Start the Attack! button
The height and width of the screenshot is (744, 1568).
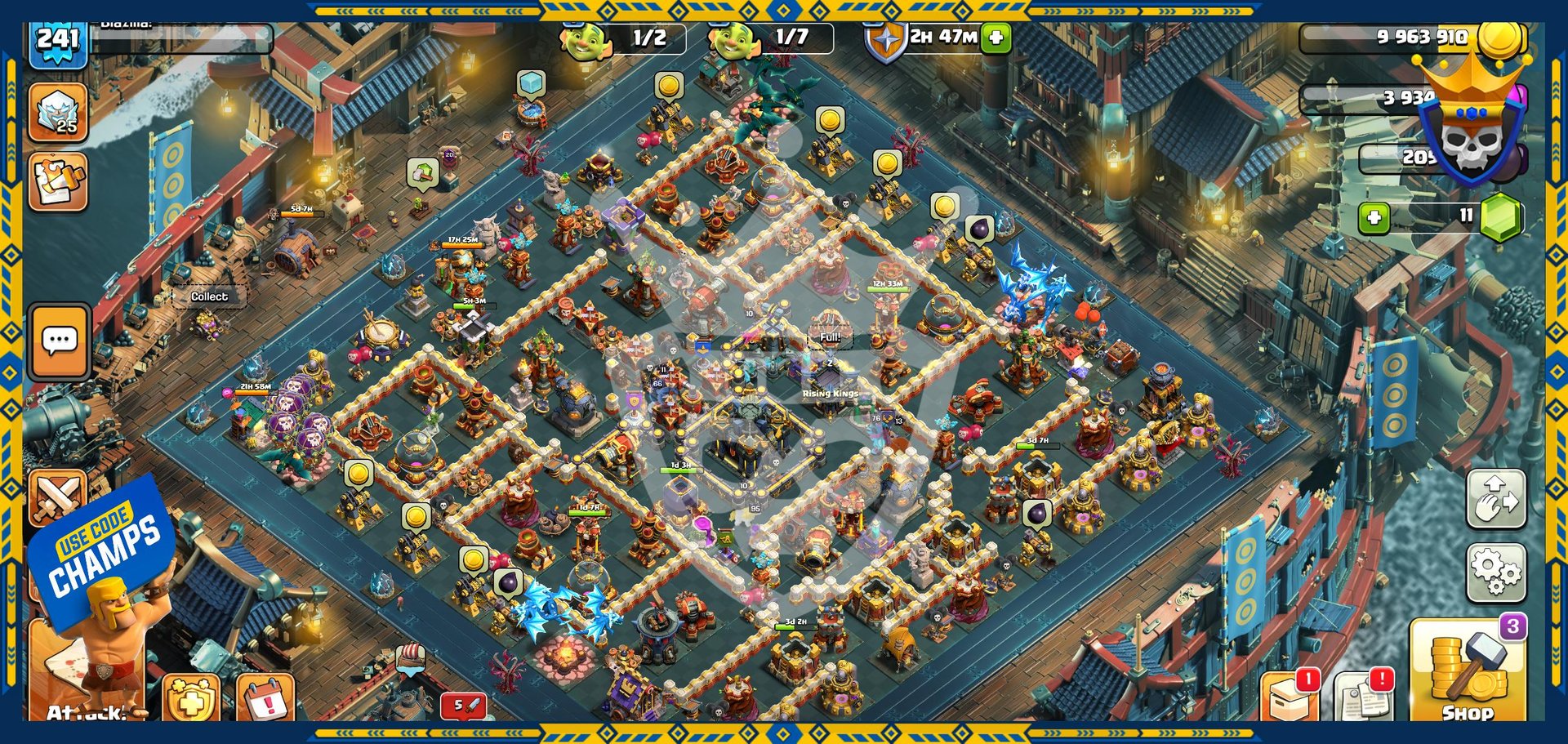(x=87, y=678)
